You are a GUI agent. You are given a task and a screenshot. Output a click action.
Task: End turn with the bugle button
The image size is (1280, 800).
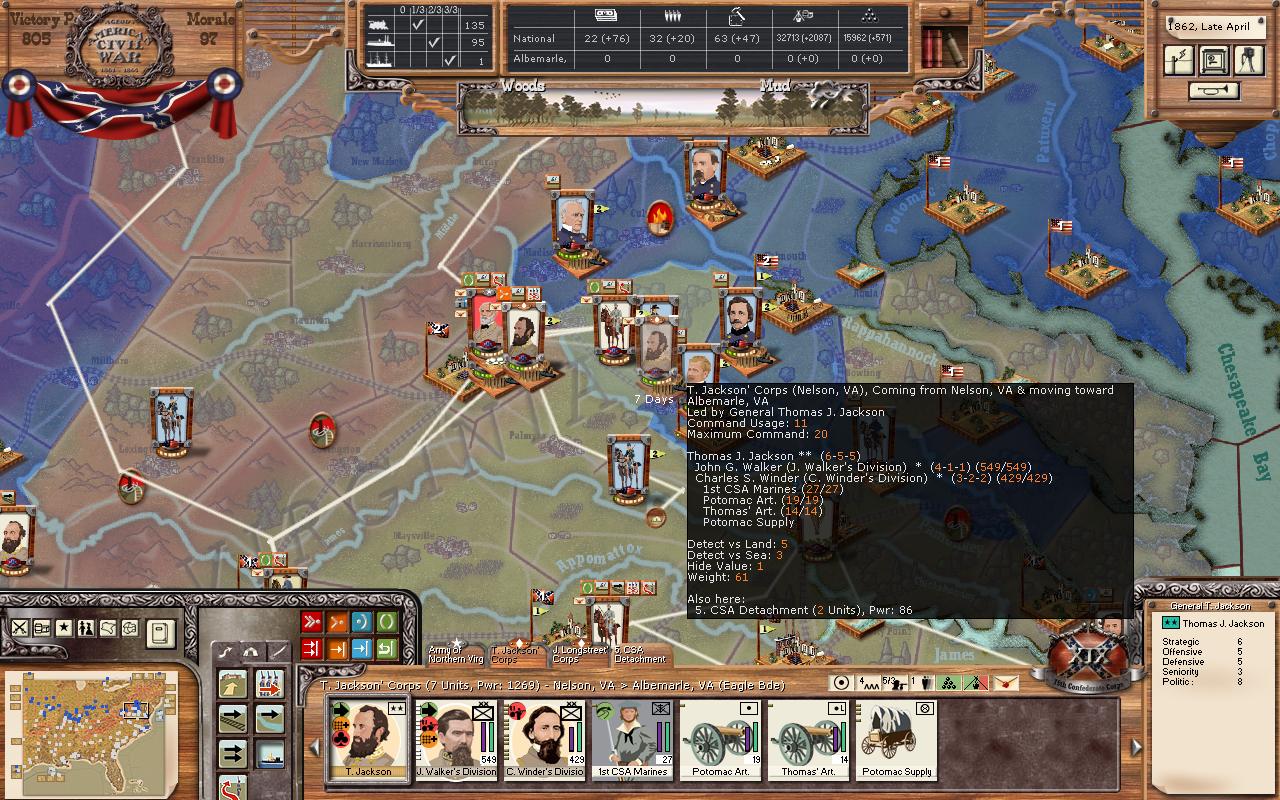coord(1215,91)
